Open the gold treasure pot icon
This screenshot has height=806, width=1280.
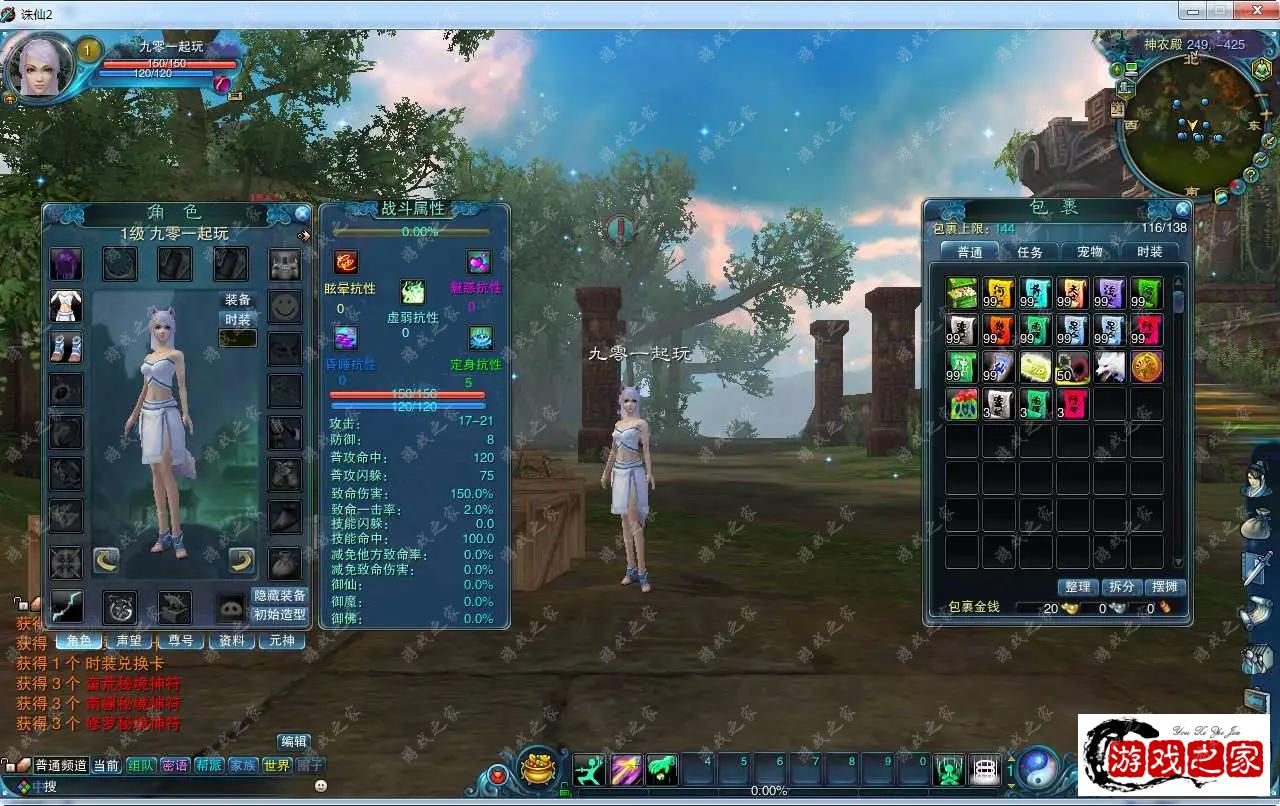point(539,768)
